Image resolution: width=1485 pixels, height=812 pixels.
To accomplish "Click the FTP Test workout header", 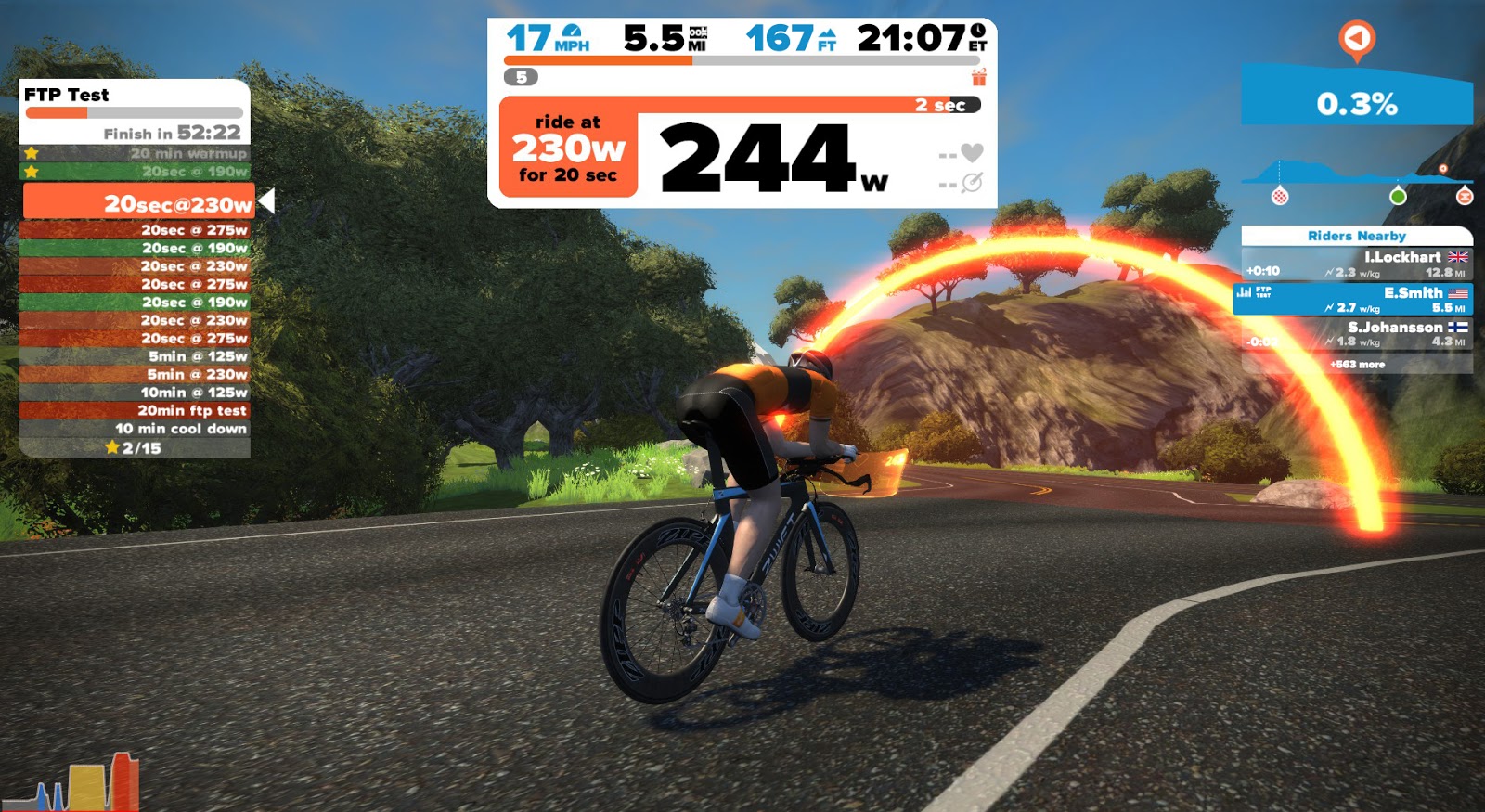I will coord(67,95).
